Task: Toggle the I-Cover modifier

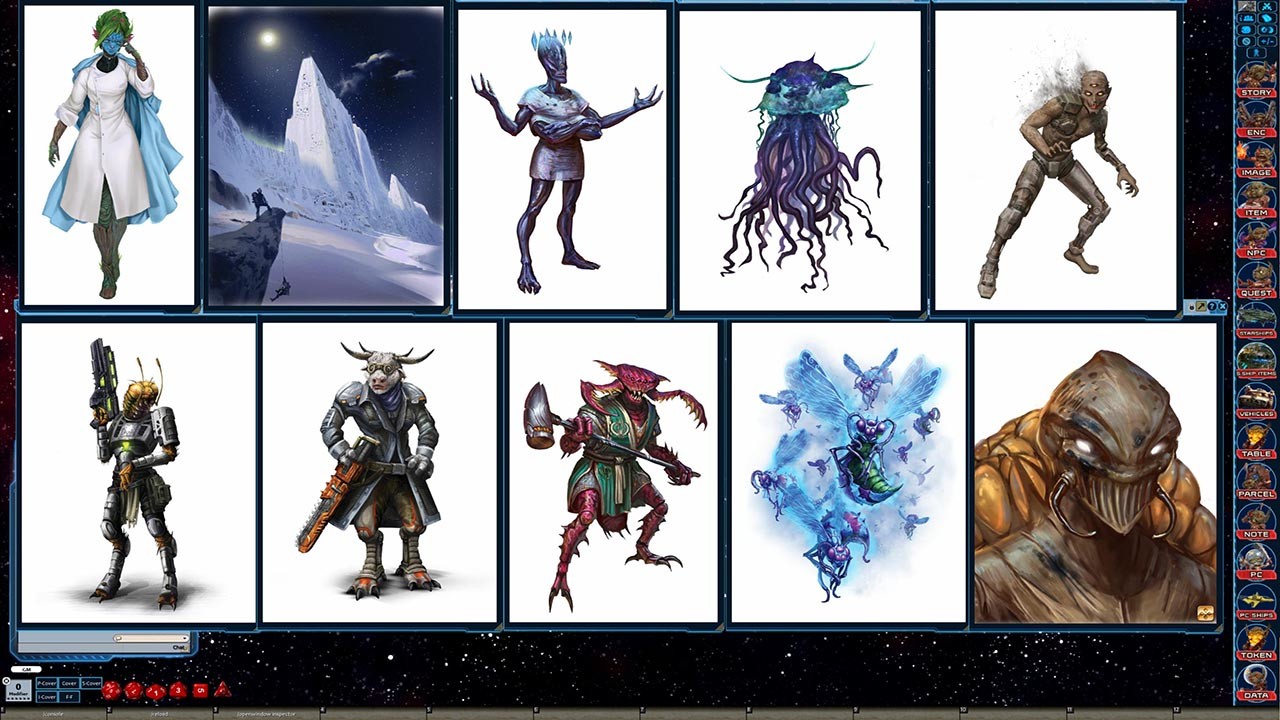Action: (x=47, y=697)
